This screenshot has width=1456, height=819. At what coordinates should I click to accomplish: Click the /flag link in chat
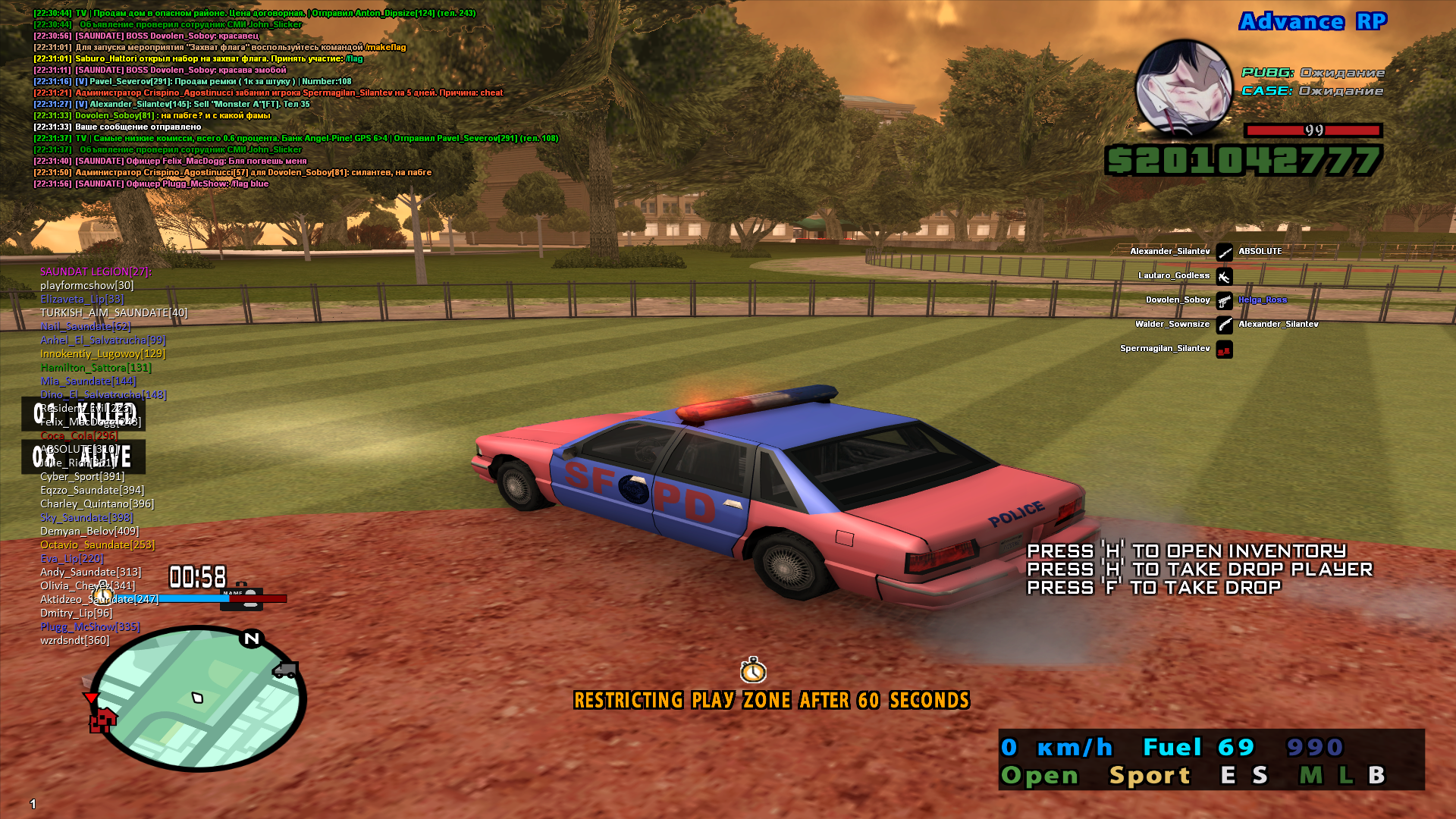[353, 57]
